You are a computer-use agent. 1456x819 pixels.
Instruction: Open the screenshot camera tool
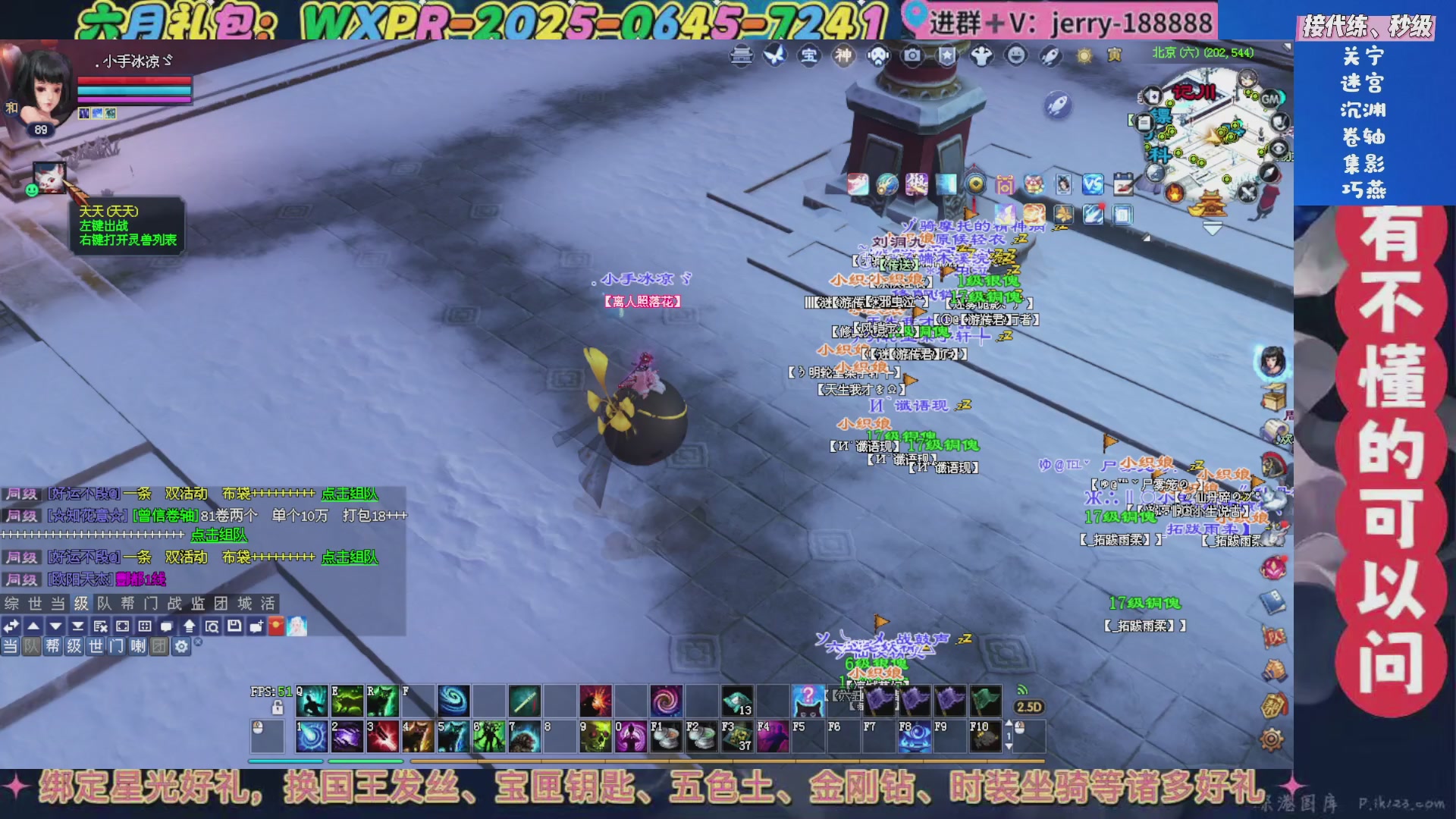[x=912, y=57]
